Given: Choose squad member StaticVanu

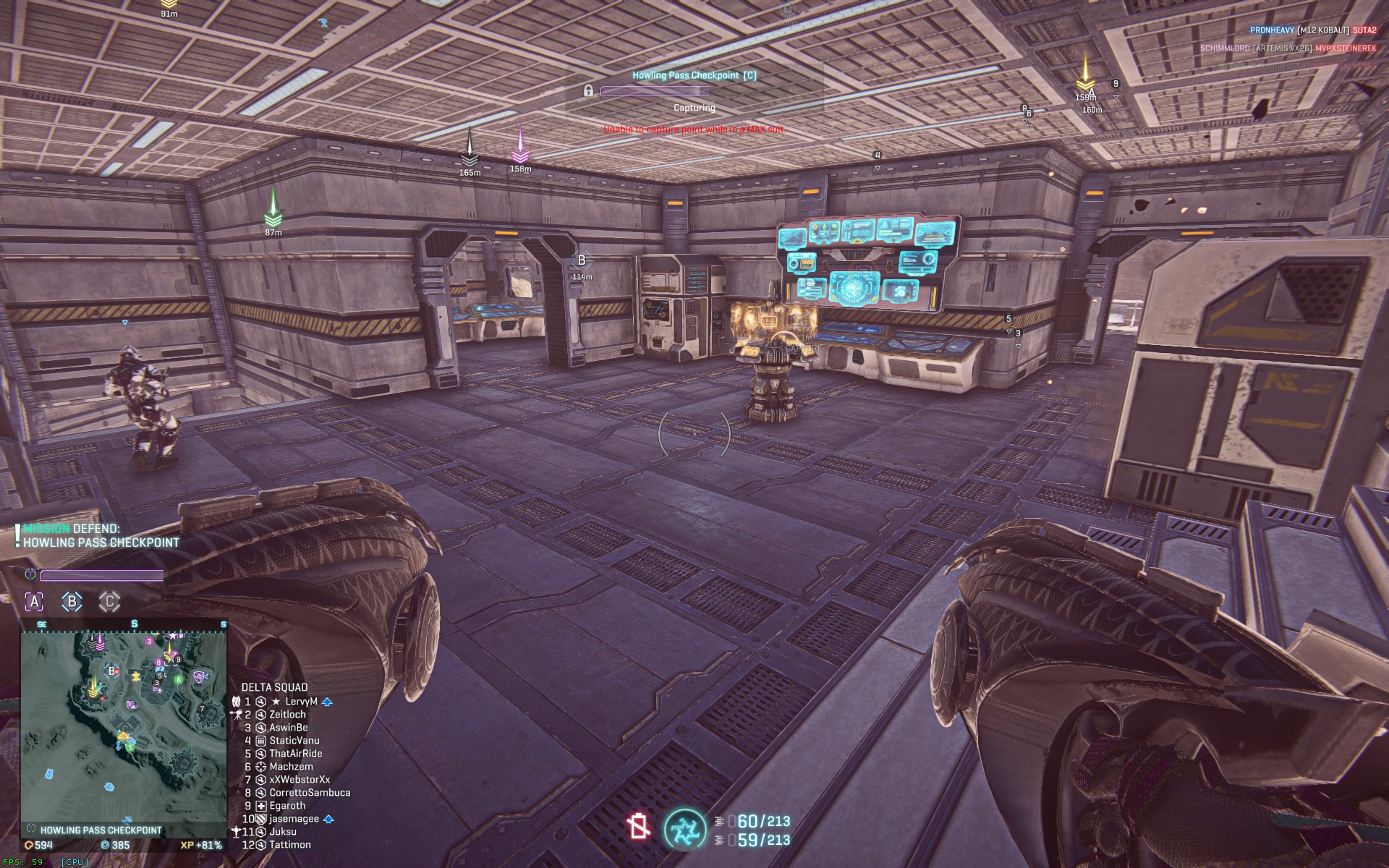Looking at the screenshot, I should (294, 741).
